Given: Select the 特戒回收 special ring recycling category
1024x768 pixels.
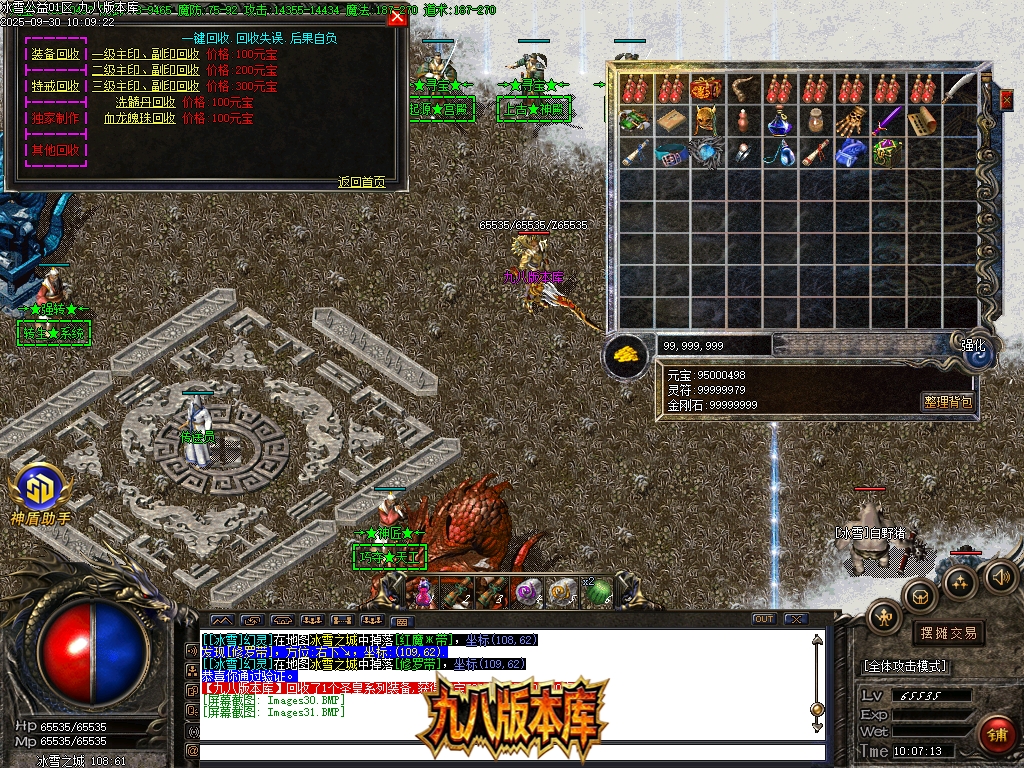Looking at the screenshot, I should [x=55, y=86].
